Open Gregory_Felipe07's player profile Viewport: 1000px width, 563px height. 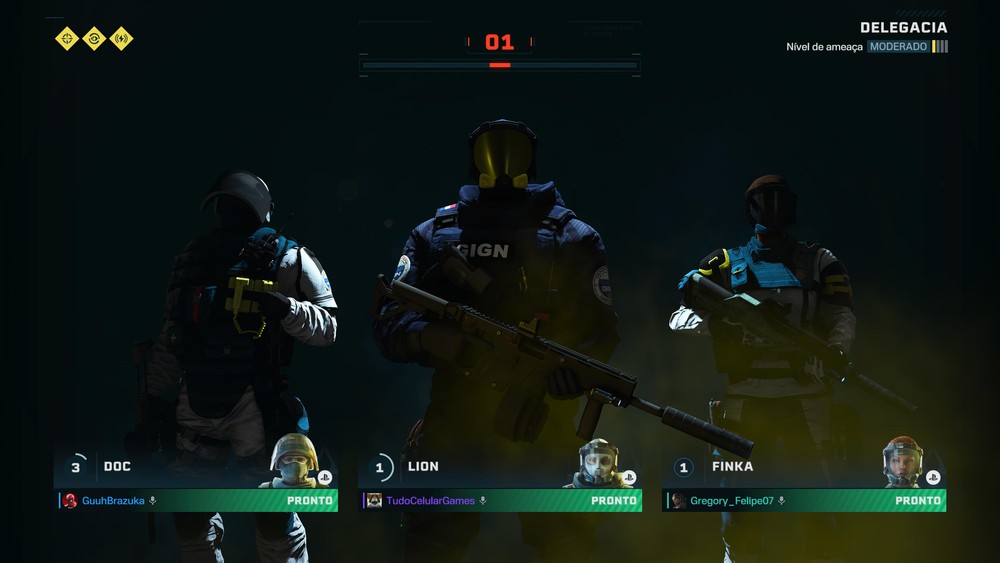(x=732, y=501)
